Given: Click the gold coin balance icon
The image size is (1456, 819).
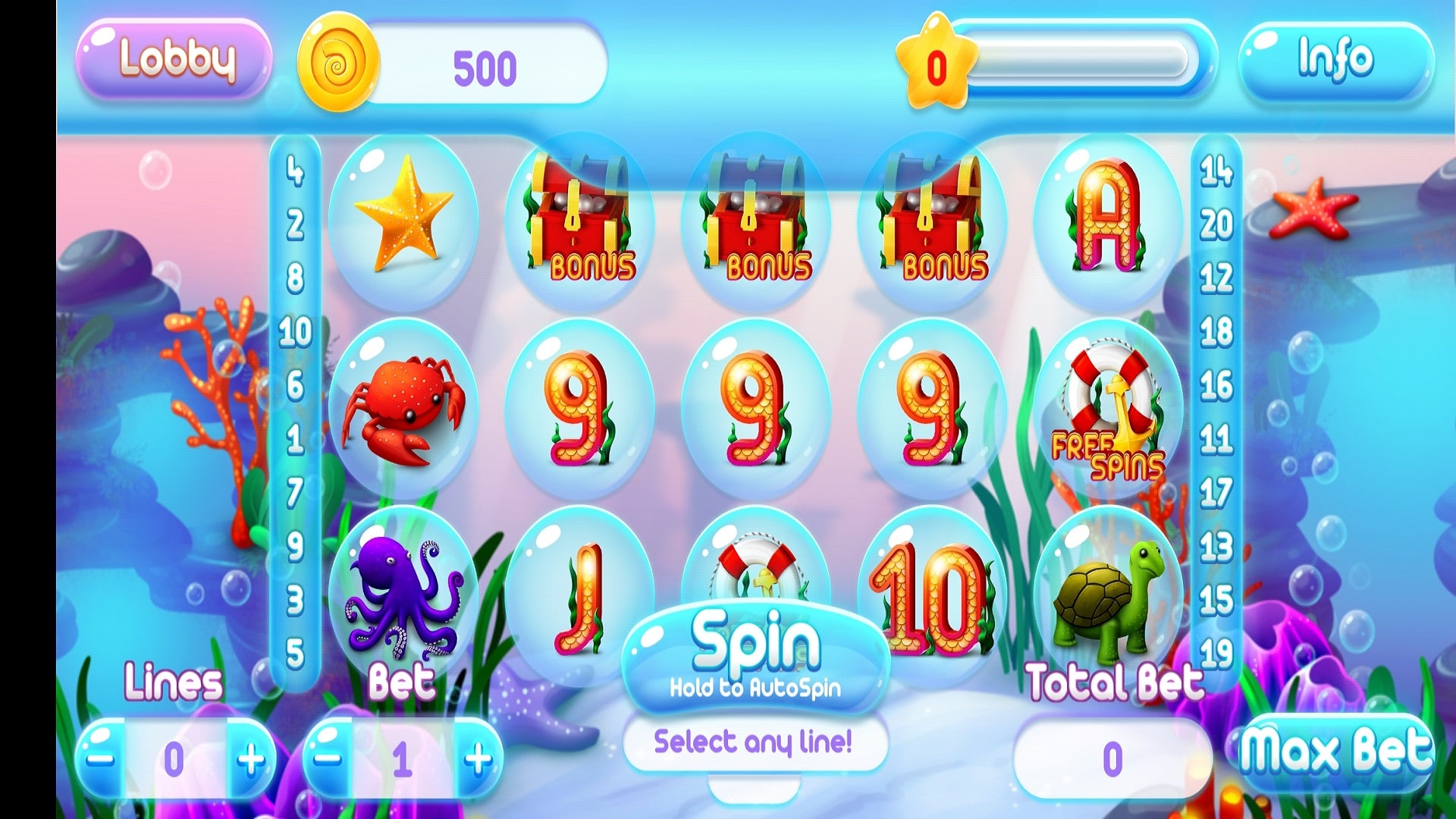Looking at the screenshot, I should click(x=337, y=62).
